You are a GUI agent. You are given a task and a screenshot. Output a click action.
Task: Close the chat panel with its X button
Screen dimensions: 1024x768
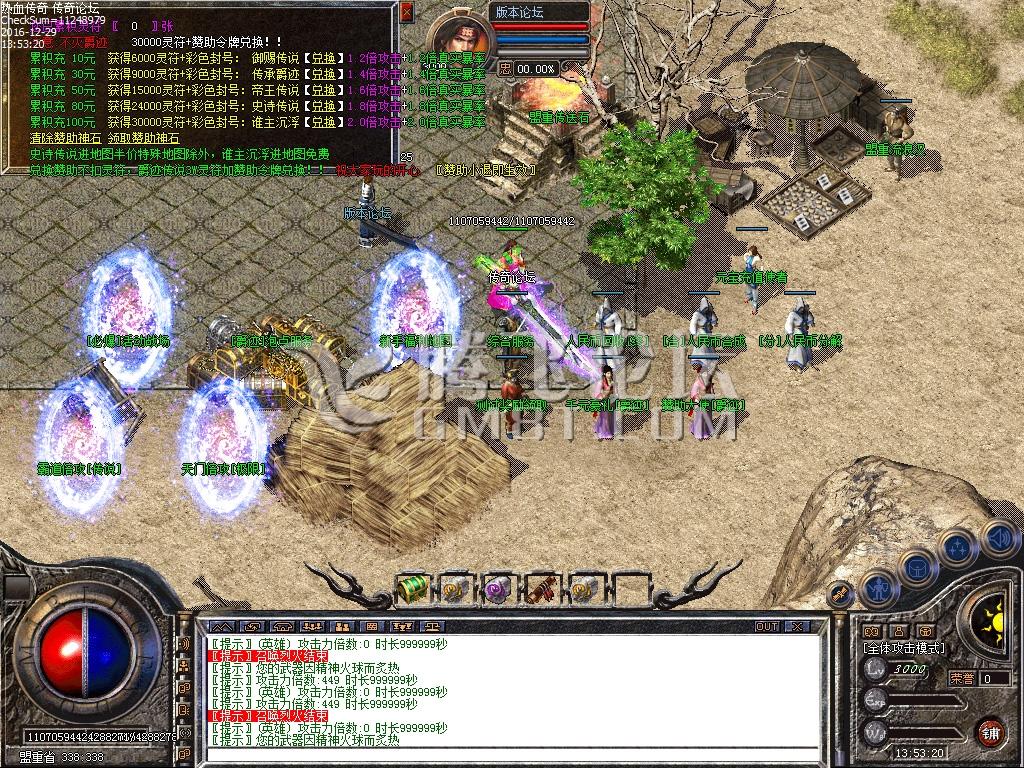tap(796, 626)
